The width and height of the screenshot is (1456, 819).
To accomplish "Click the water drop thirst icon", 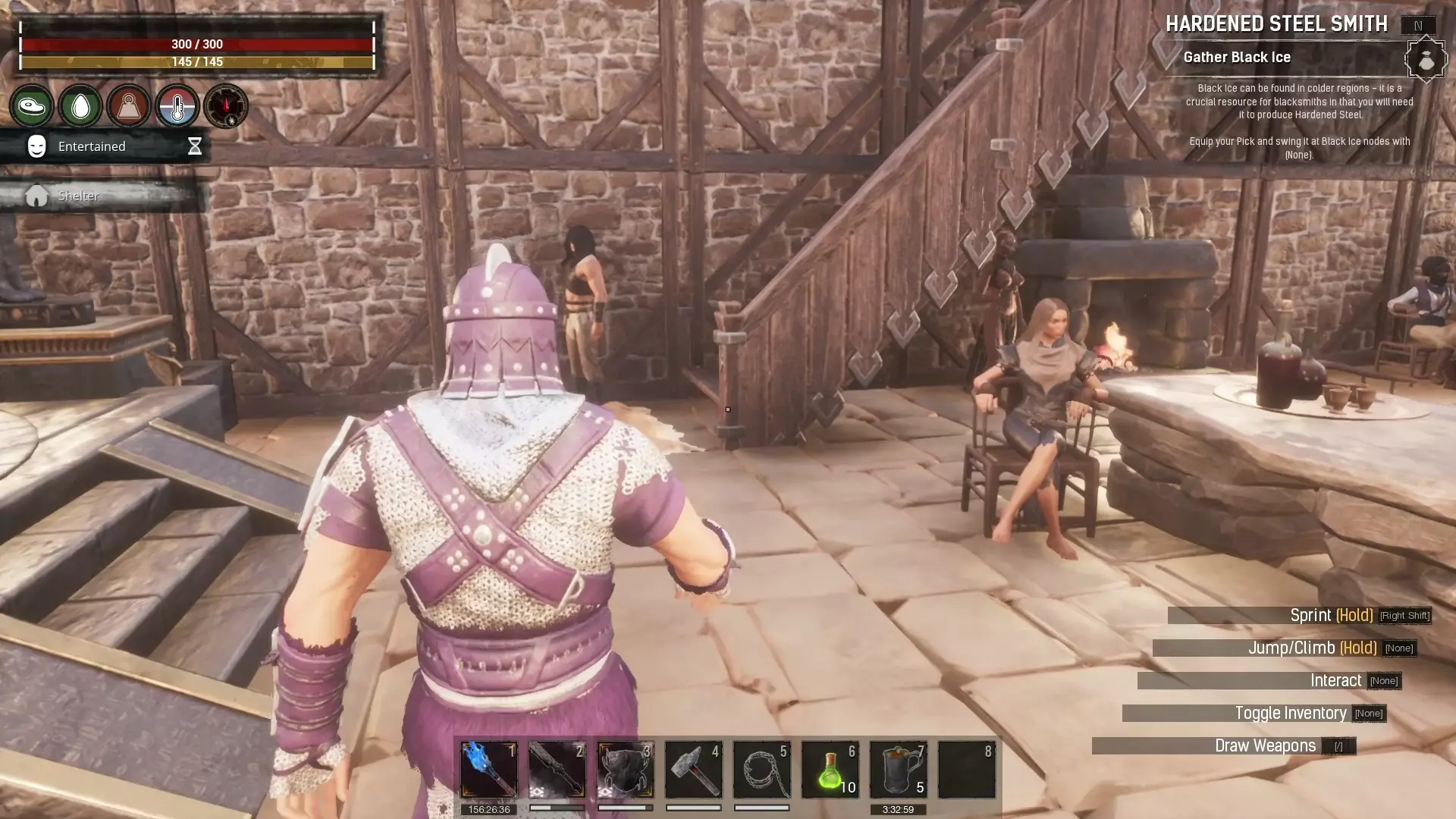I will [80, 106].
